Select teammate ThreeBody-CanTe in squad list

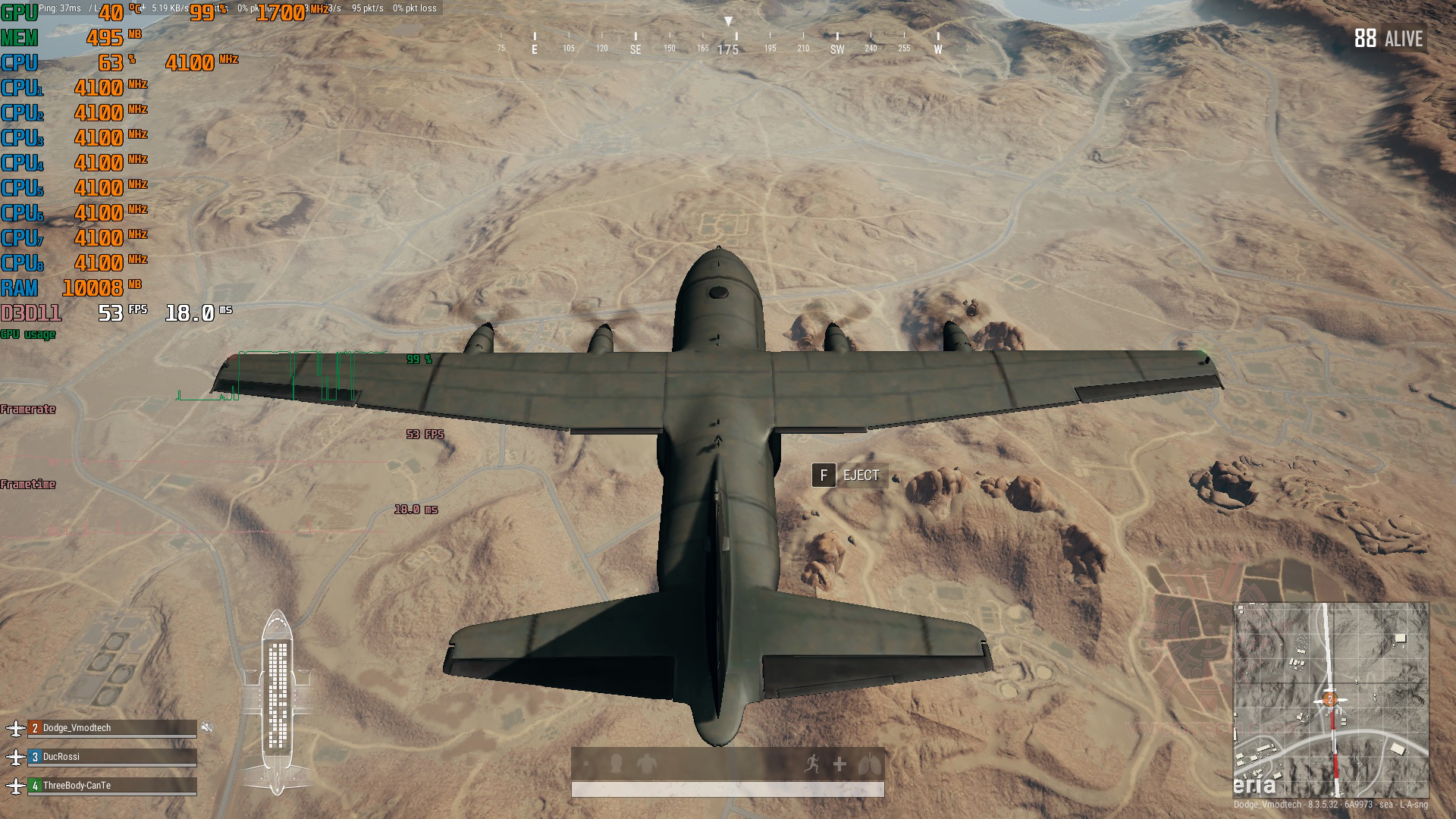tap(111, 786)
